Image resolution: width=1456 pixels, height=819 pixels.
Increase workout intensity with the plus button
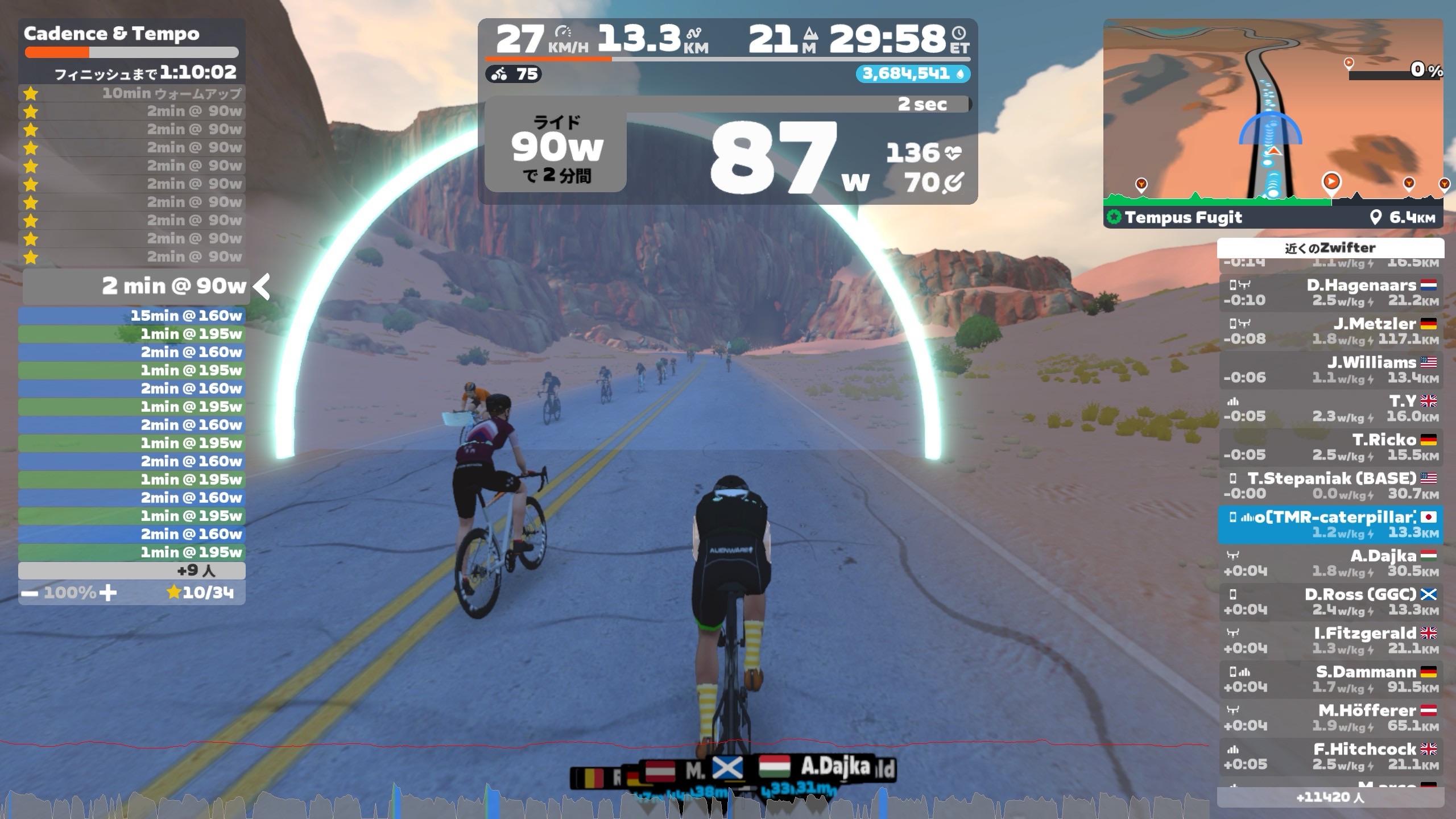coord(107,593)
